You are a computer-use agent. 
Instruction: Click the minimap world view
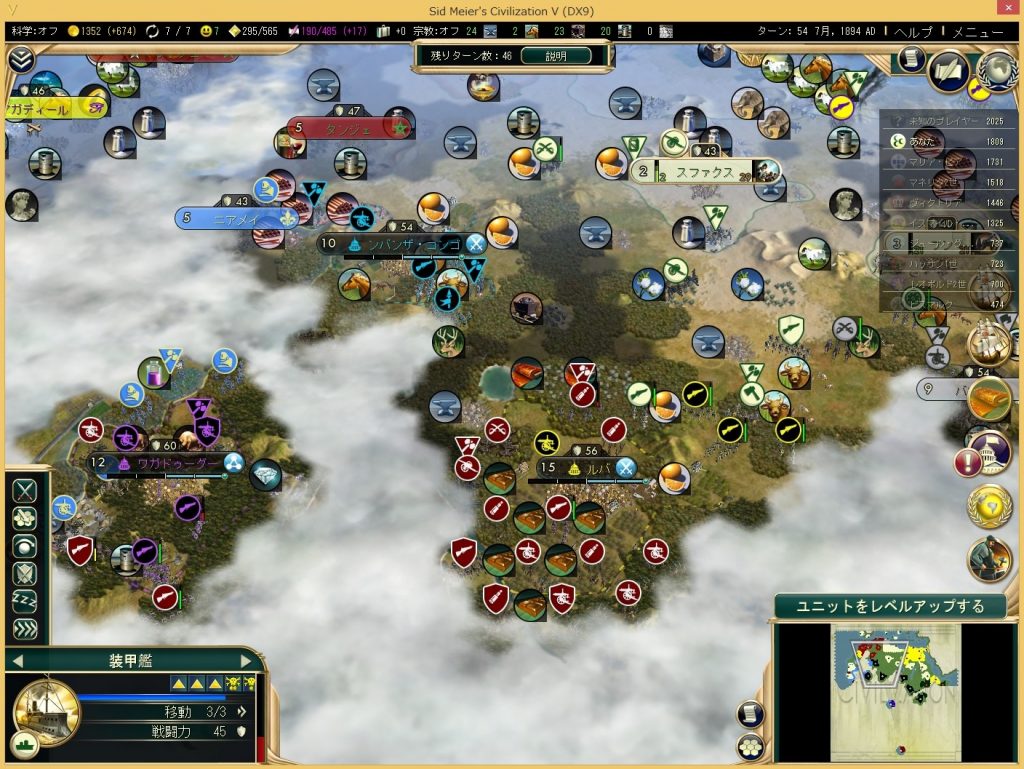pos(895,680)
